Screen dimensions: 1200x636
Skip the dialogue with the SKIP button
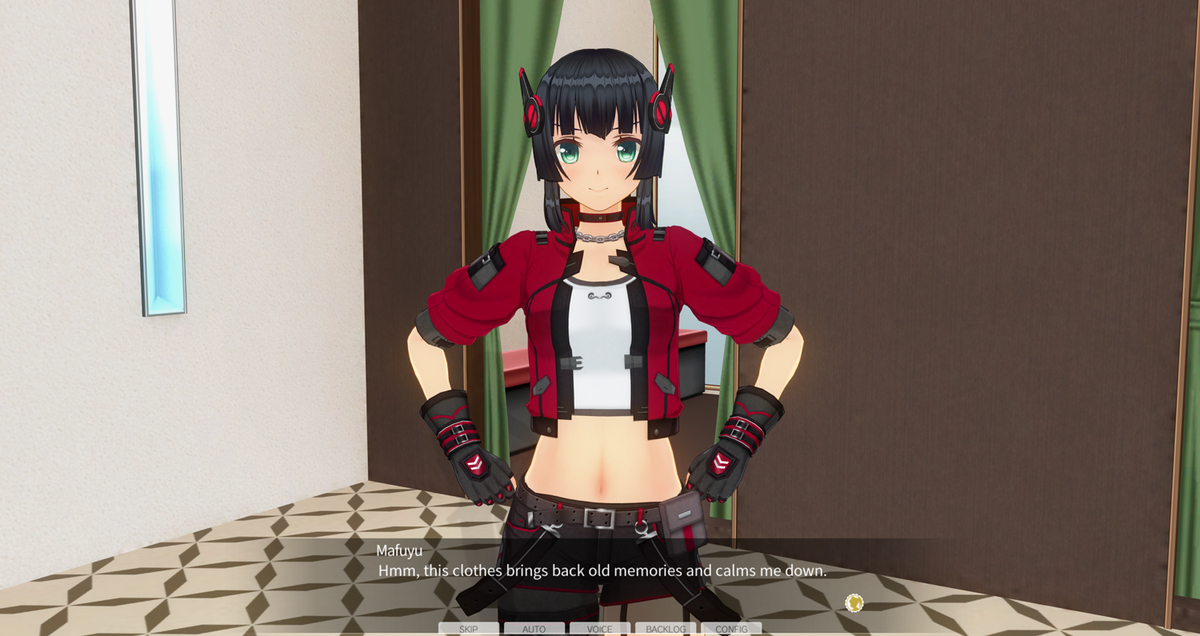[x=468, y=629]
